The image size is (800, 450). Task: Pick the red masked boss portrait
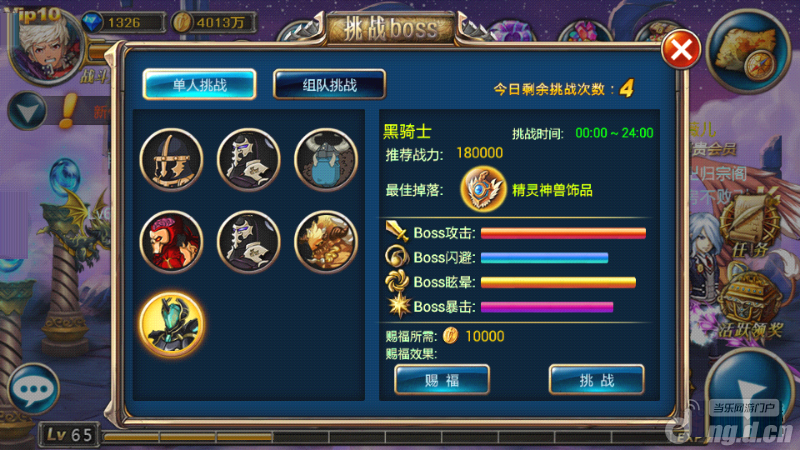172,241
